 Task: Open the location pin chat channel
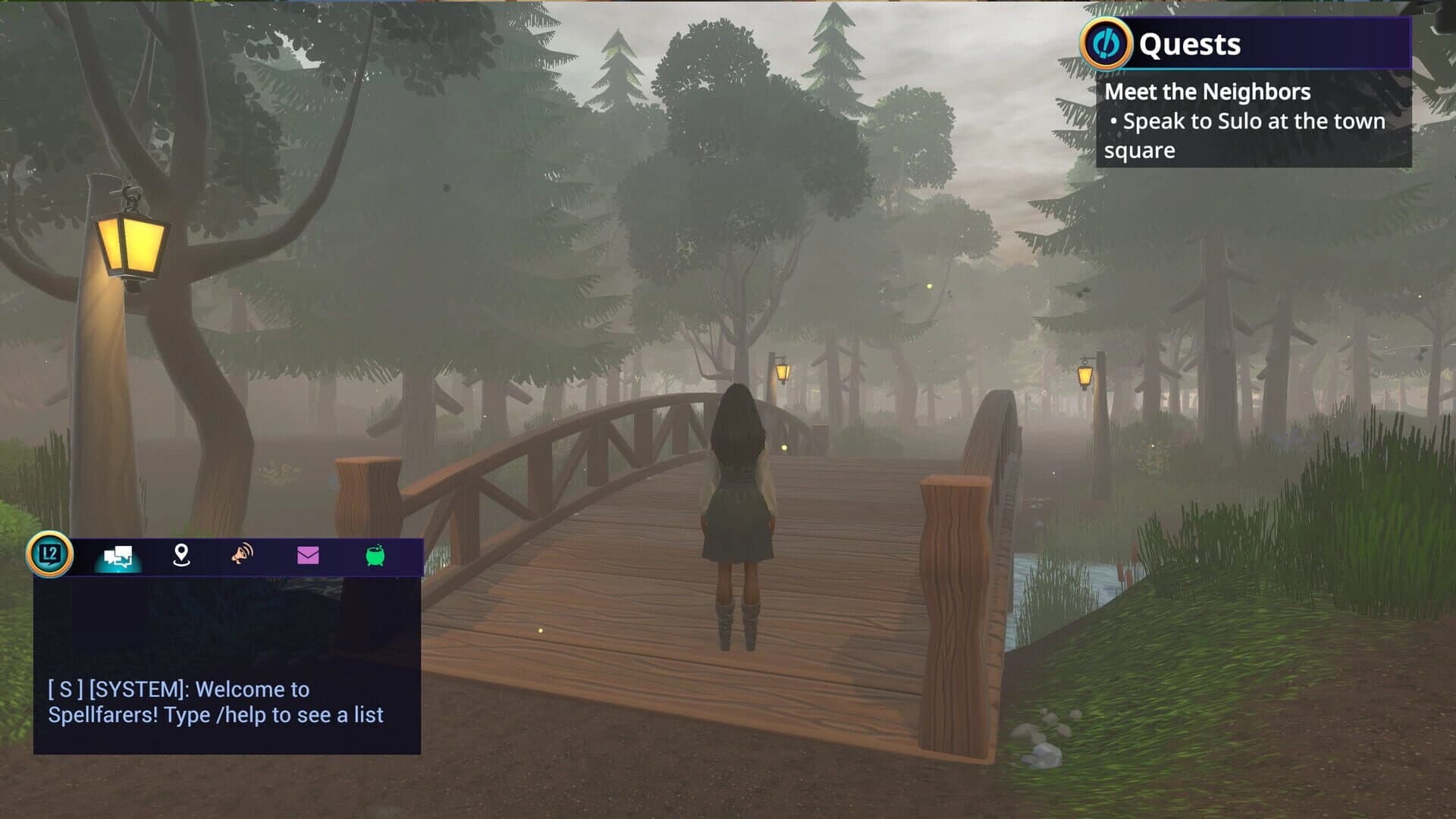point(180,557)
